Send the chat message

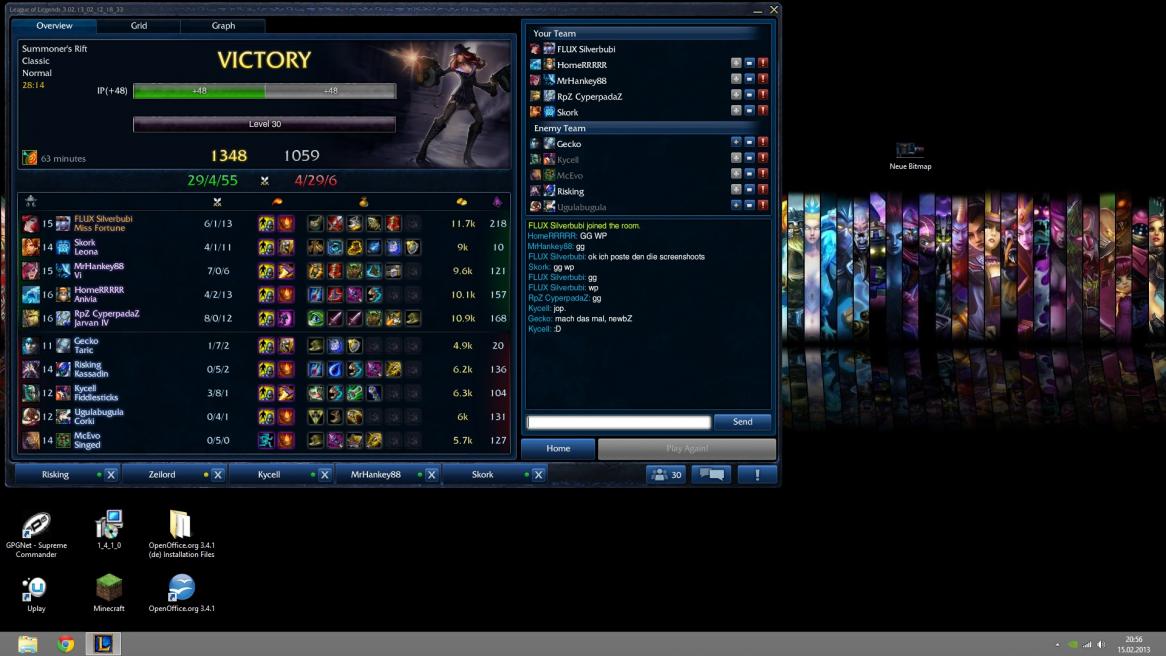(x=742, y=422)
